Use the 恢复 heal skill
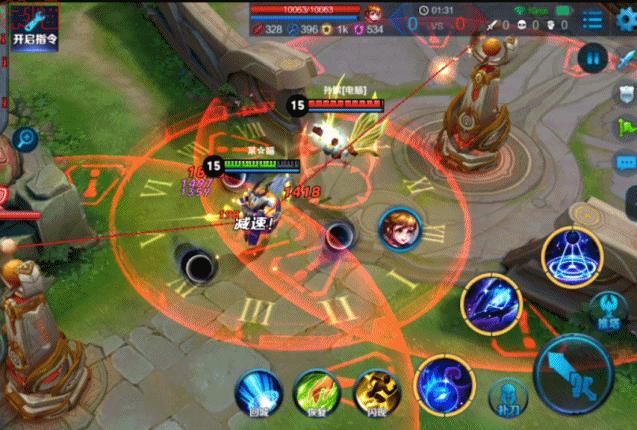 pyautogui.click(x=315, y=392)
